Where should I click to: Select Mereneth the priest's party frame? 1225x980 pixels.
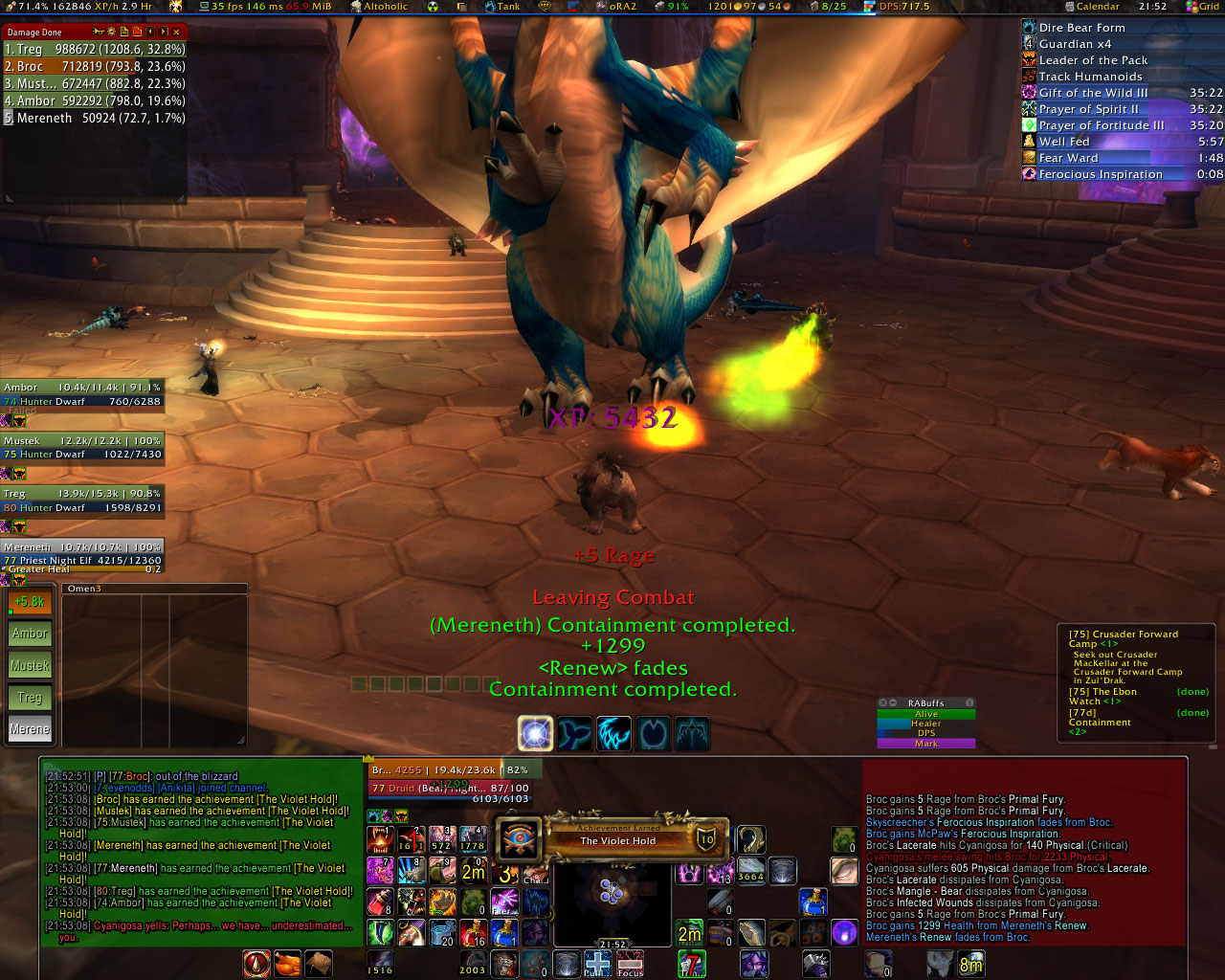tap(82, 554)
